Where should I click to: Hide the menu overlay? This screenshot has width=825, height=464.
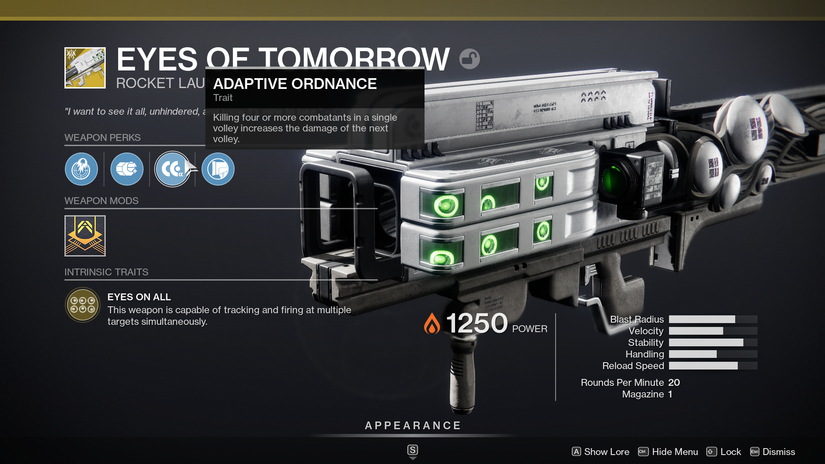[667, 452]
